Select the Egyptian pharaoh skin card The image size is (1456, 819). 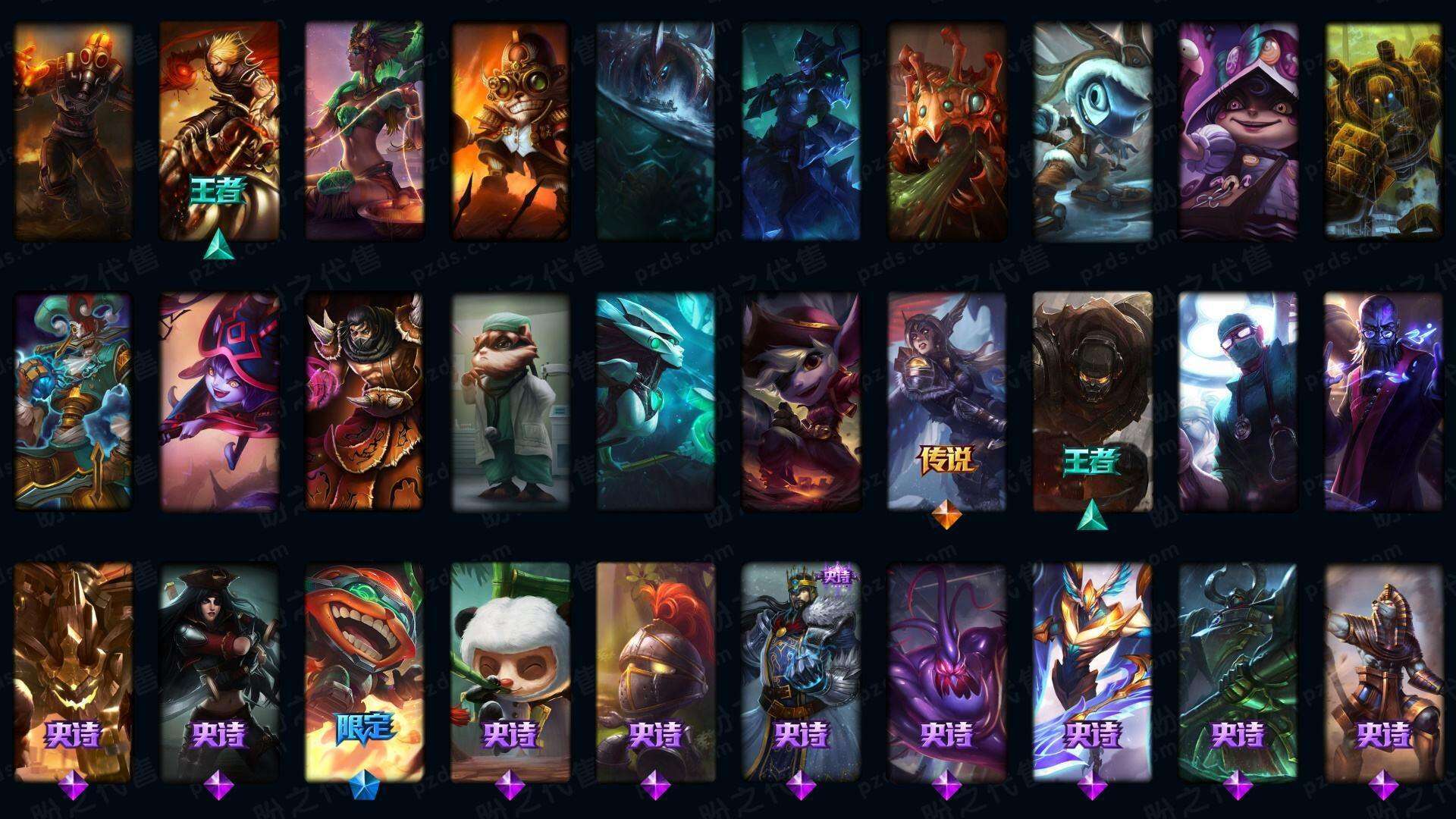point(1383,671)
